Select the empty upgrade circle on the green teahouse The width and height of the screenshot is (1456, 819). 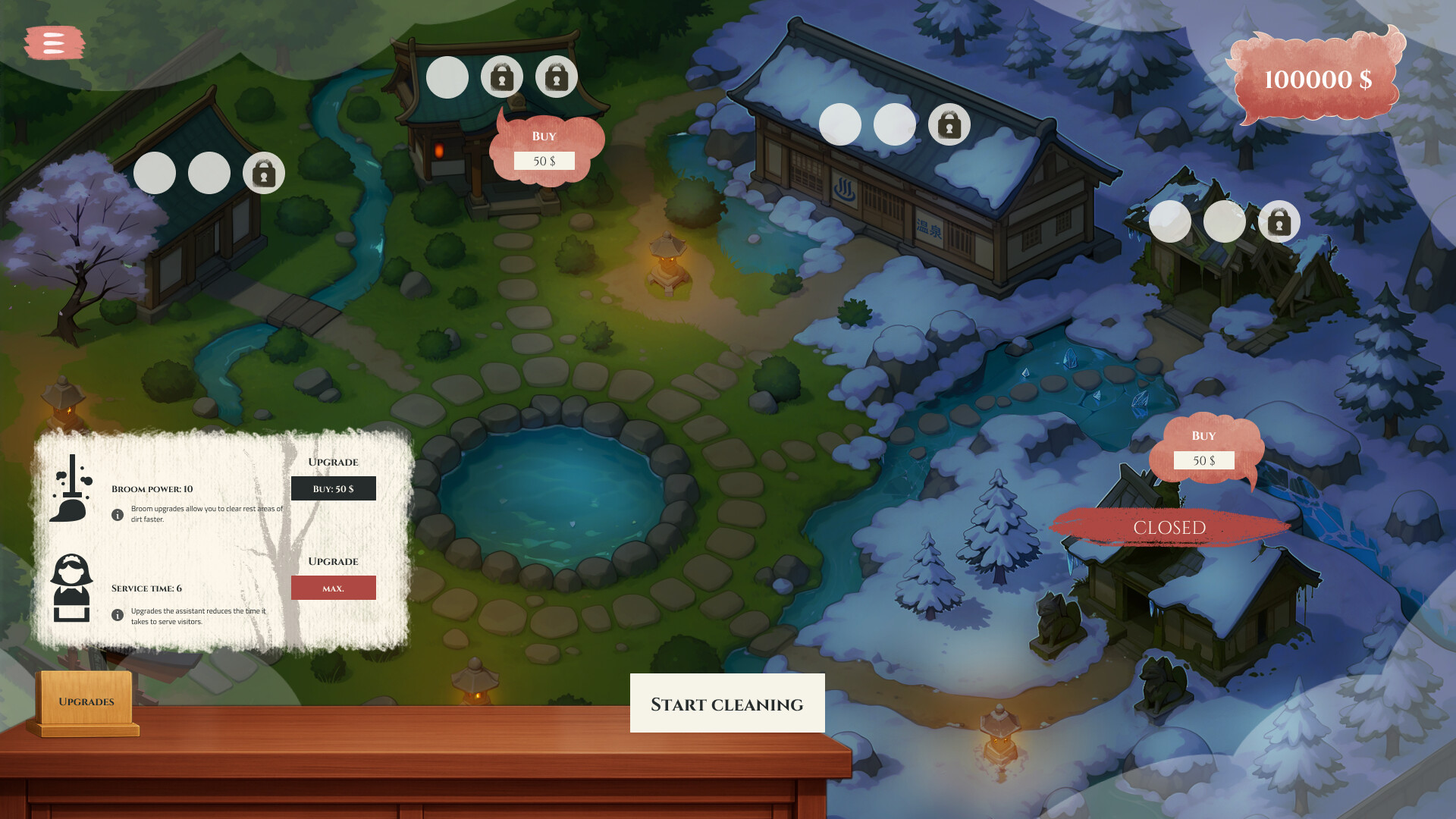447,77
